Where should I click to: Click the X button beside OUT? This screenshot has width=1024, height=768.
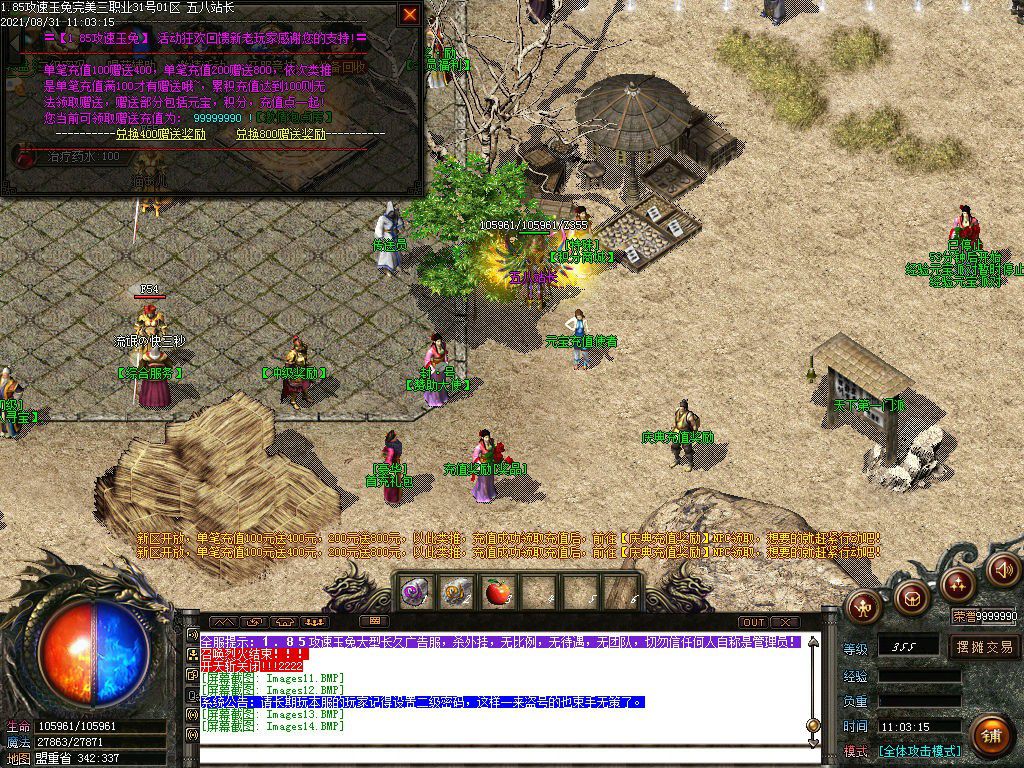pos(785,622)
